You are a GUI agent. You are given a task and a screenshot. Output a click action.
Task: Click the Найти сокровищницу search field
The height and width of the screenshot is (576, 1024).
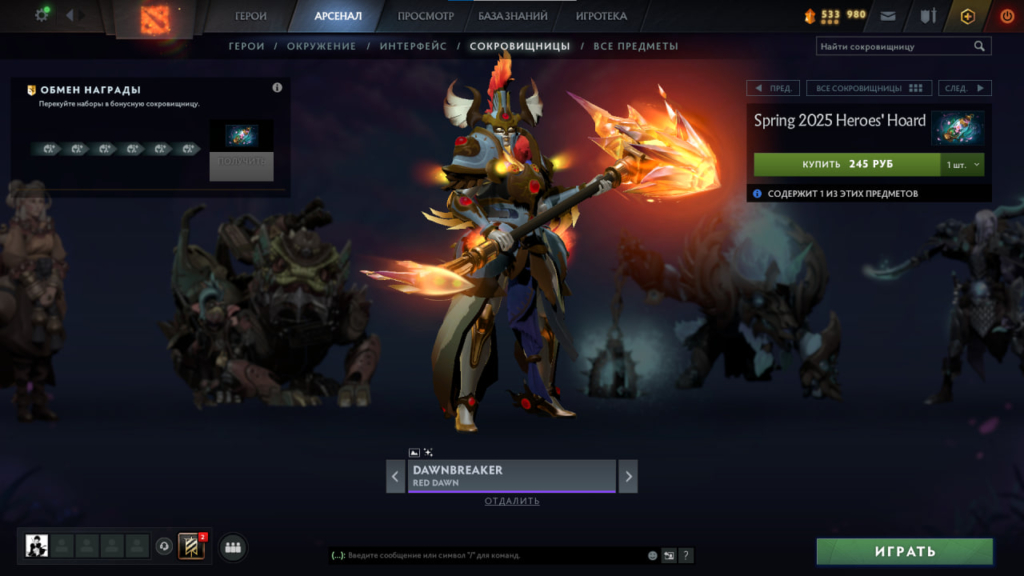(x=895, y=46)
